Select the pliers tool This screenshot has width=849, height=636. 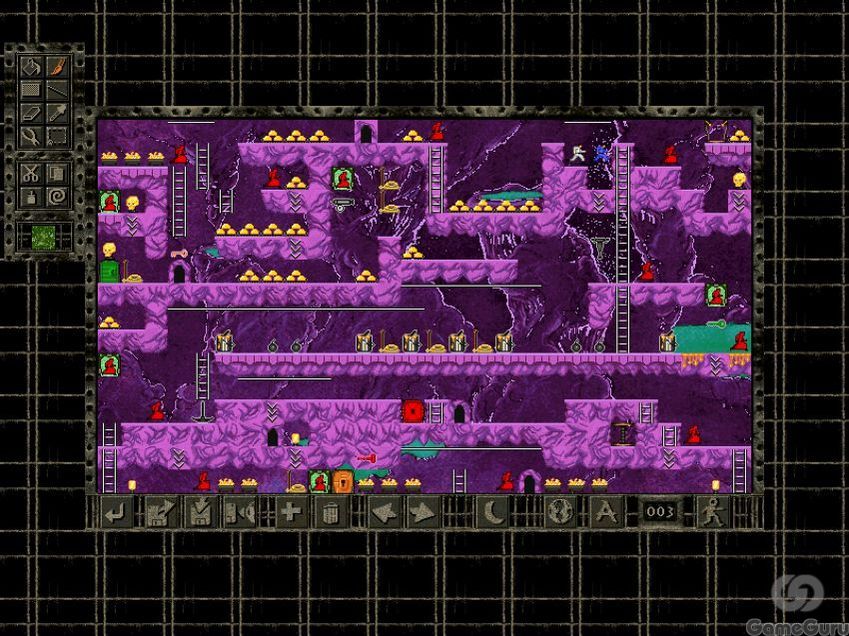32,135
